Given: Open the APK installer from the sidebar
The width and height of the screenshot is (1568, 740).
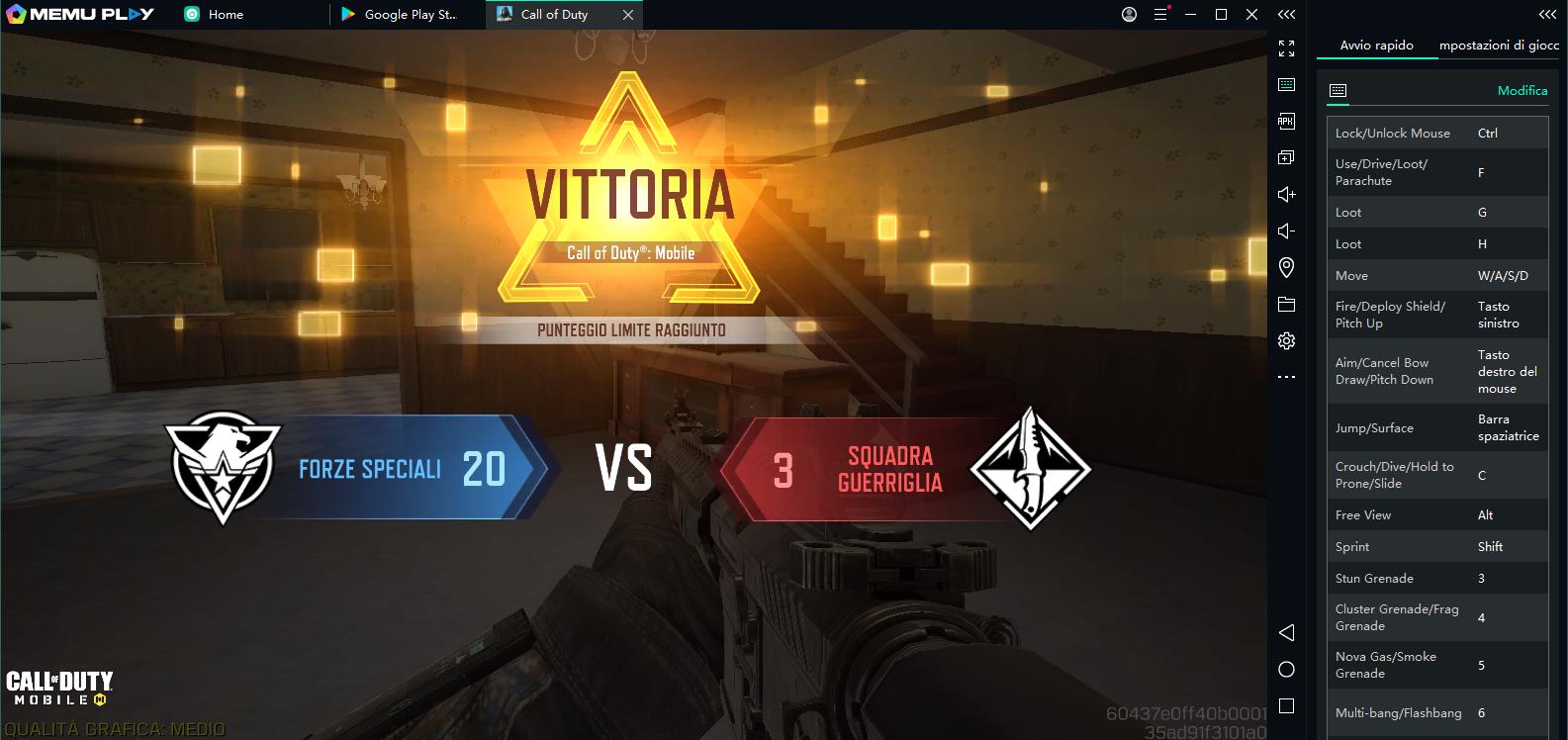Looking at the screenshot, I should pyautogui.click(x=1286, y=120).
